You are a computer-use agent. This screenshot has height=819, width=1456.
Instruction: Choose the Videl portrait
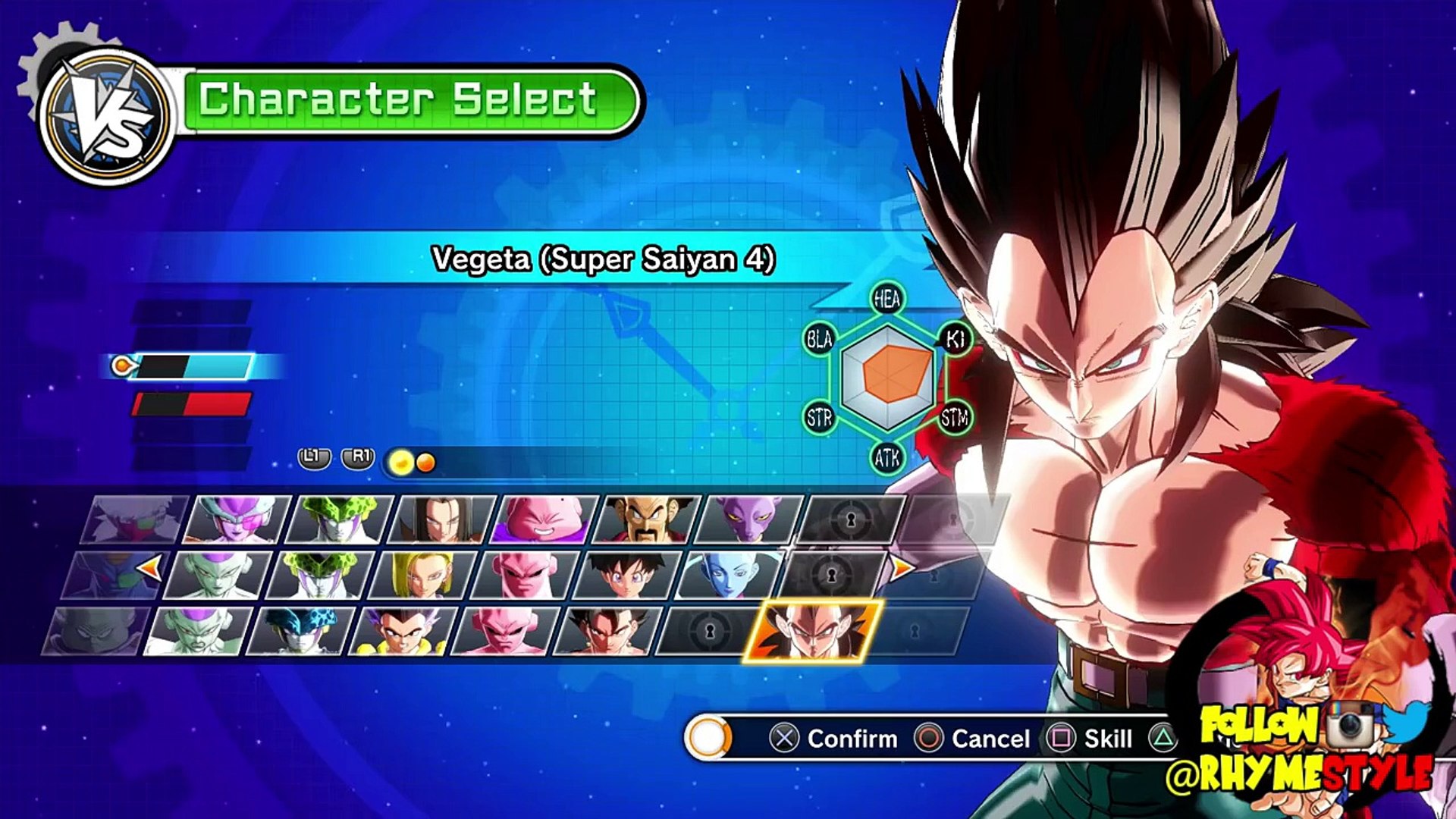[626, 575]
